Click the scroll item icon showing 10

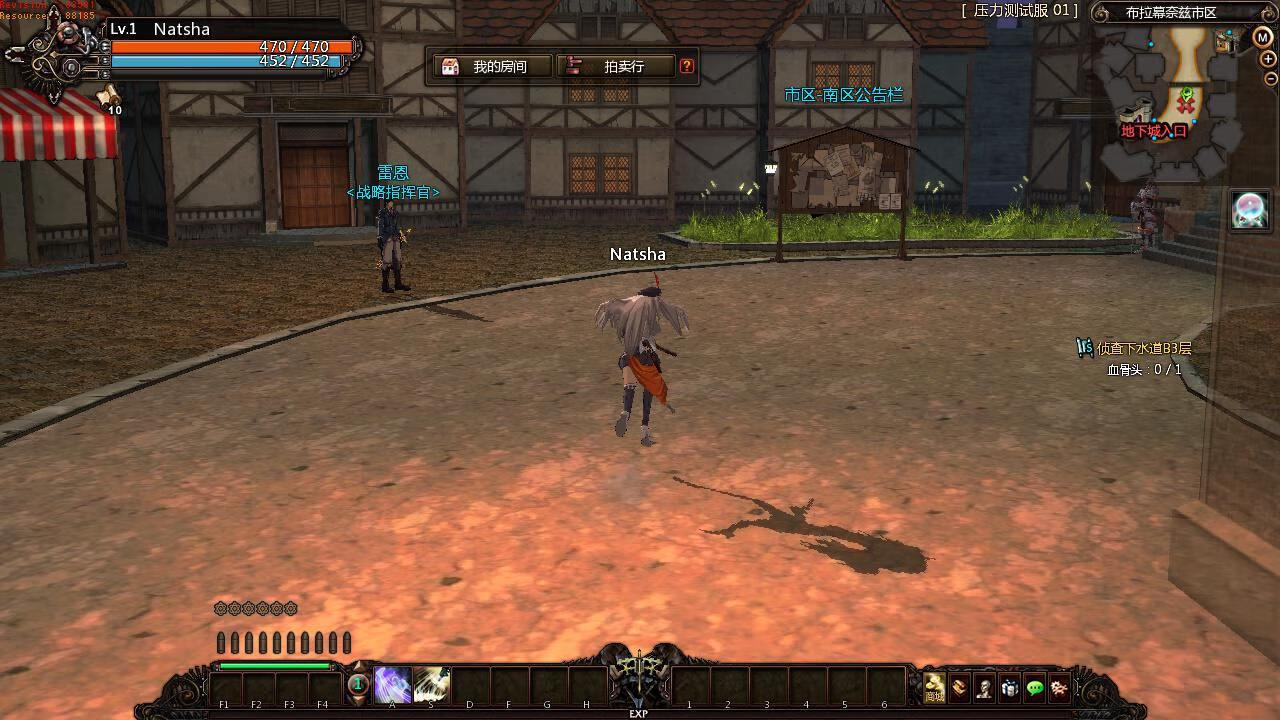[108, 97]
